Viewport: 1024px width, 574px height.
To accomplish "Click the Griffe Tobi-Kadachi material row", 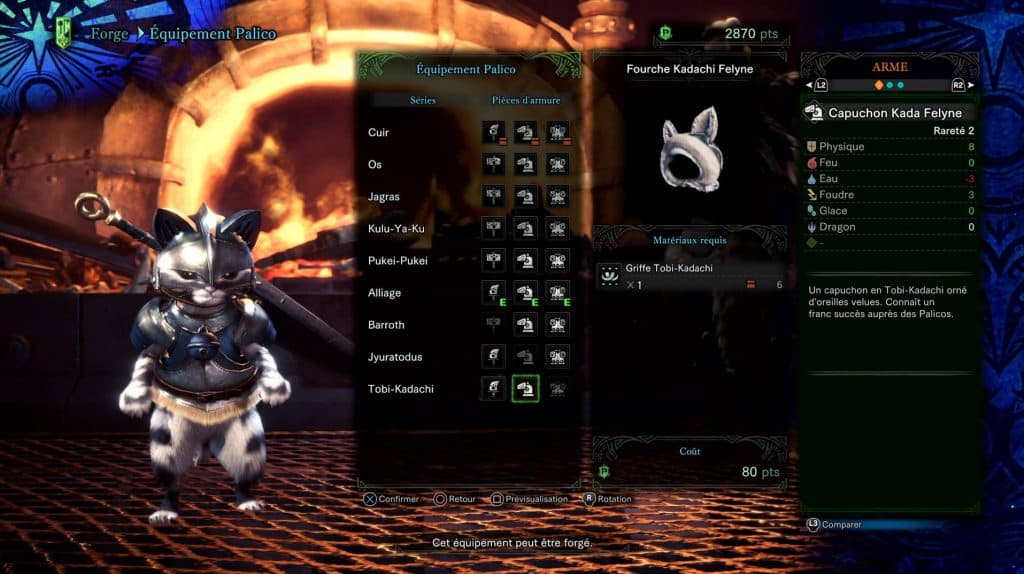I will click(x=691, y=277).
